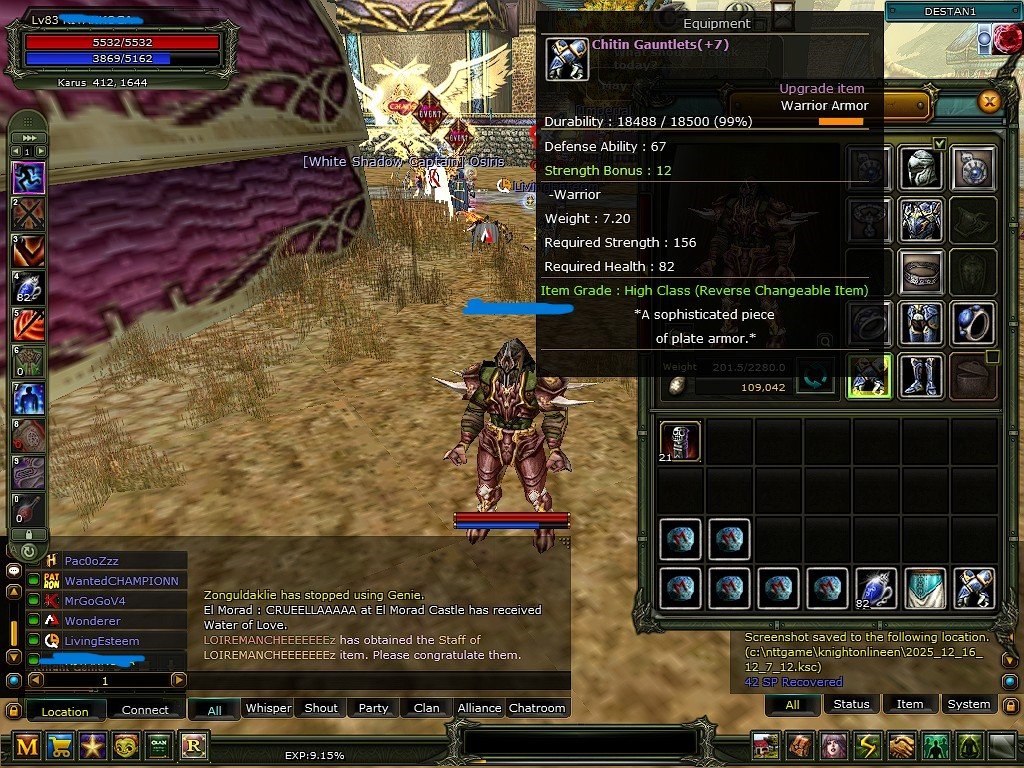Switch chat to the Whisper tab
This screenshot has width=1024, height=768.
268,708
